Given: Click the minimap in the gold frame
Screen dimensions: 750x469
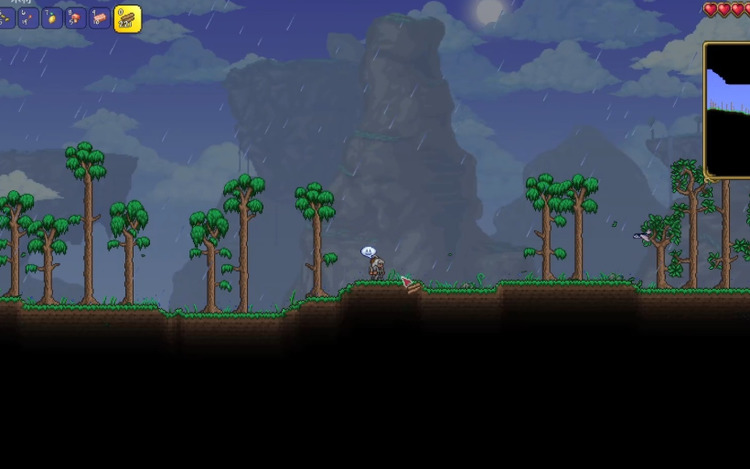Looking at the screenshot, I should [x=729, y=110].
